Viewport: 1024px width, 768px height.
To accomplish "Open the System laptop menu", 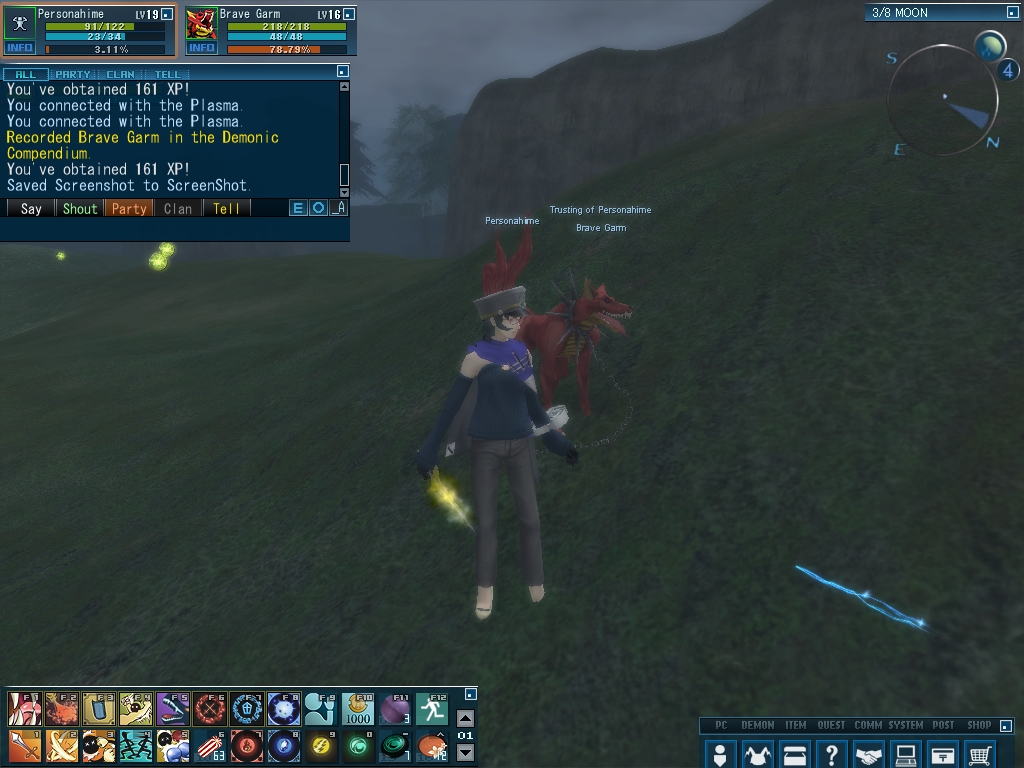I will click(906, 754).
